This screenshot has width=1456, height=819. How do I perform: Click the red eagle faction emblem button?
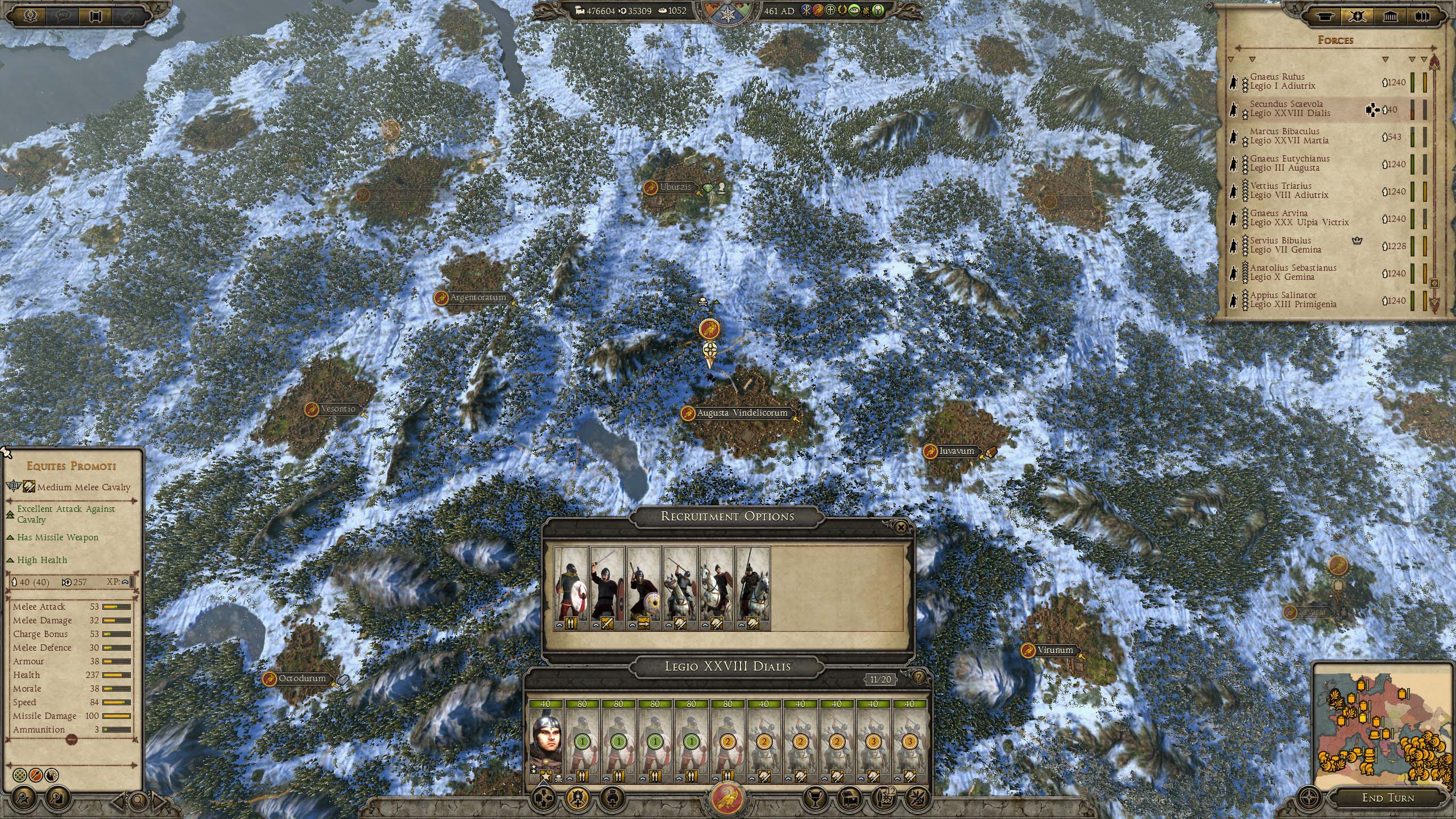pos(727,797)
